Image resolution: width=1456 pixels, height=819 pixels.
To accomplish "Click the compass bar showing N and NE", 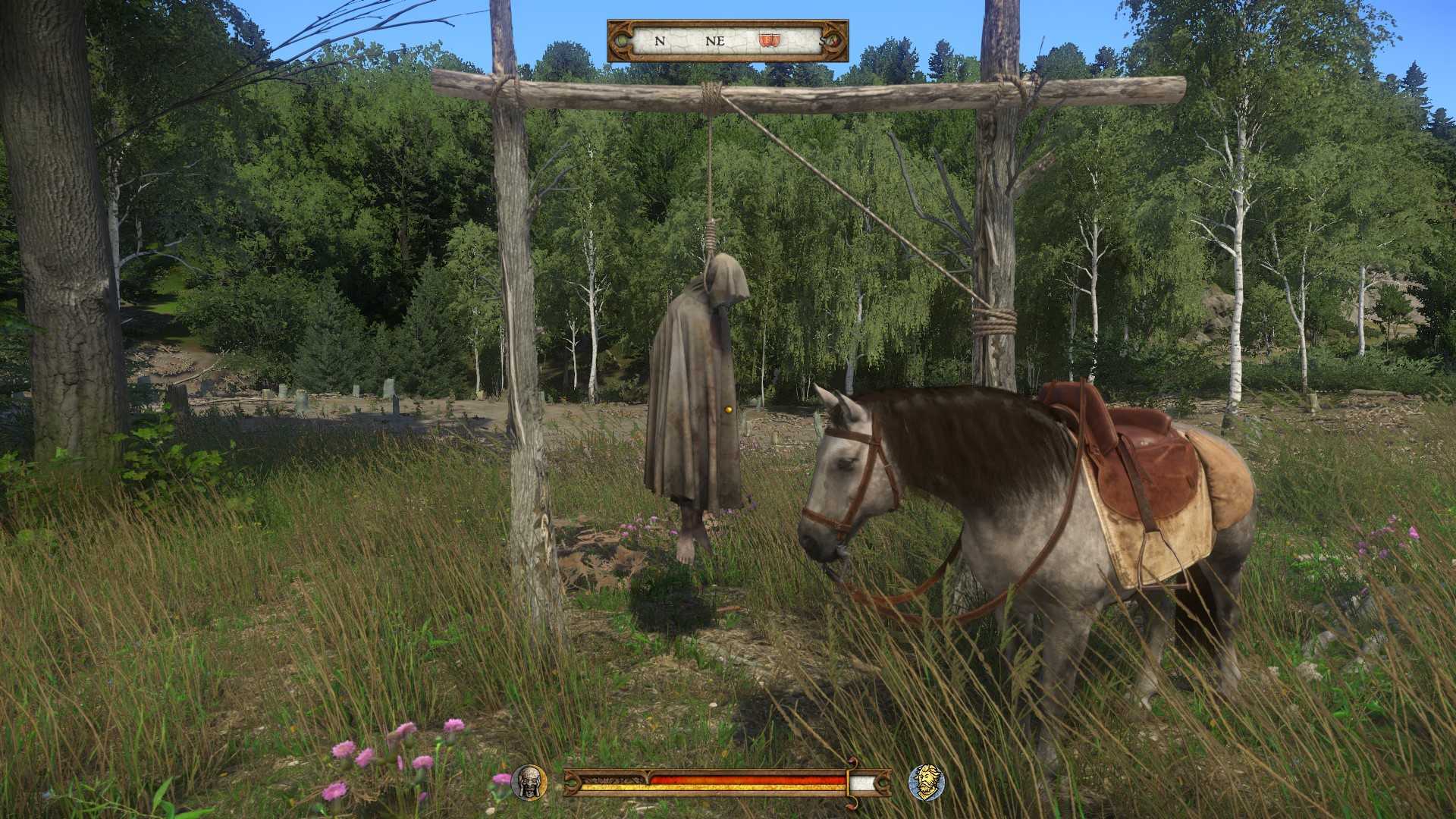I will click(x=727, y=41).
